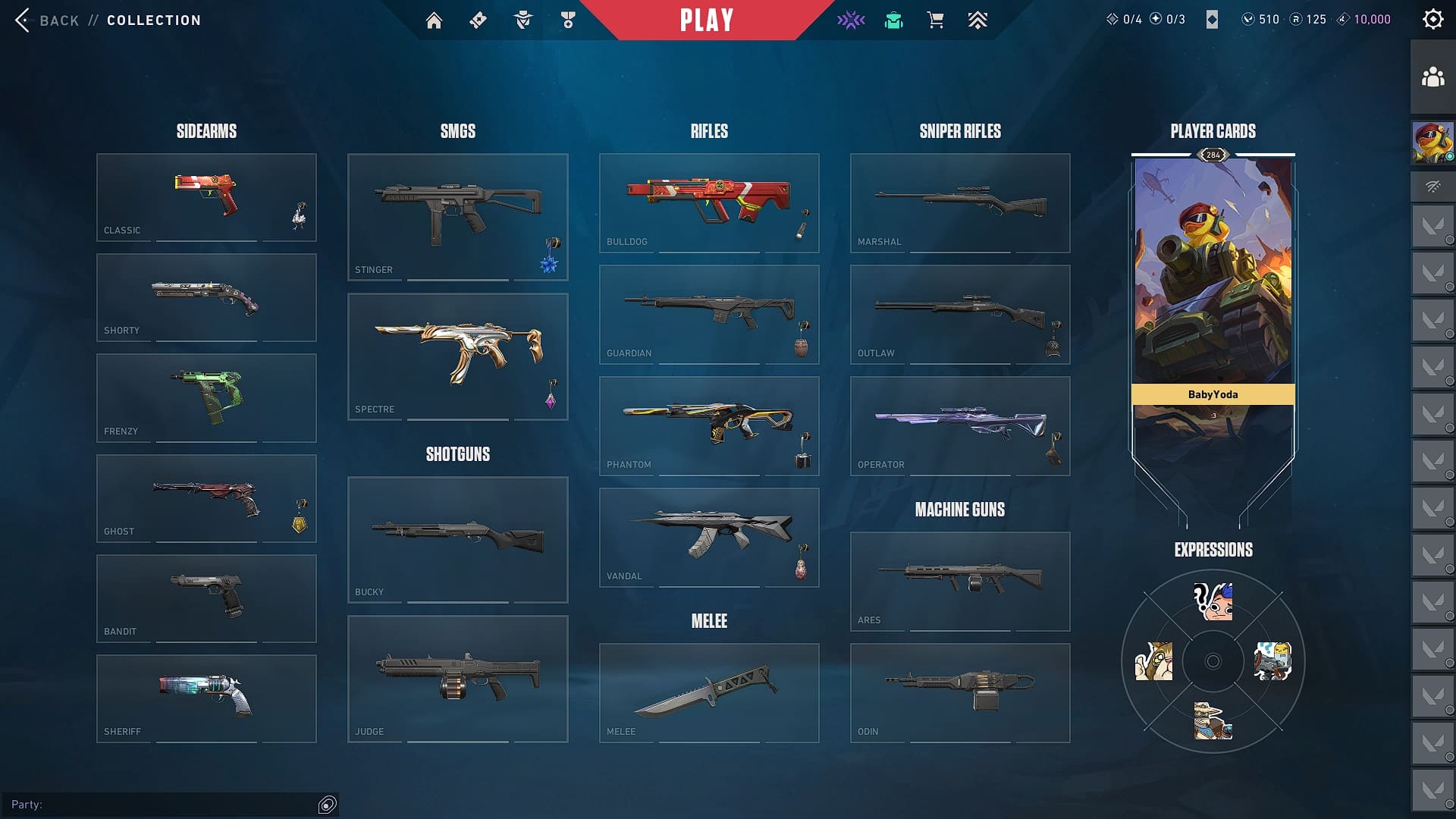
Task: Select the Bulldog rifle slot
Action: 709,202
